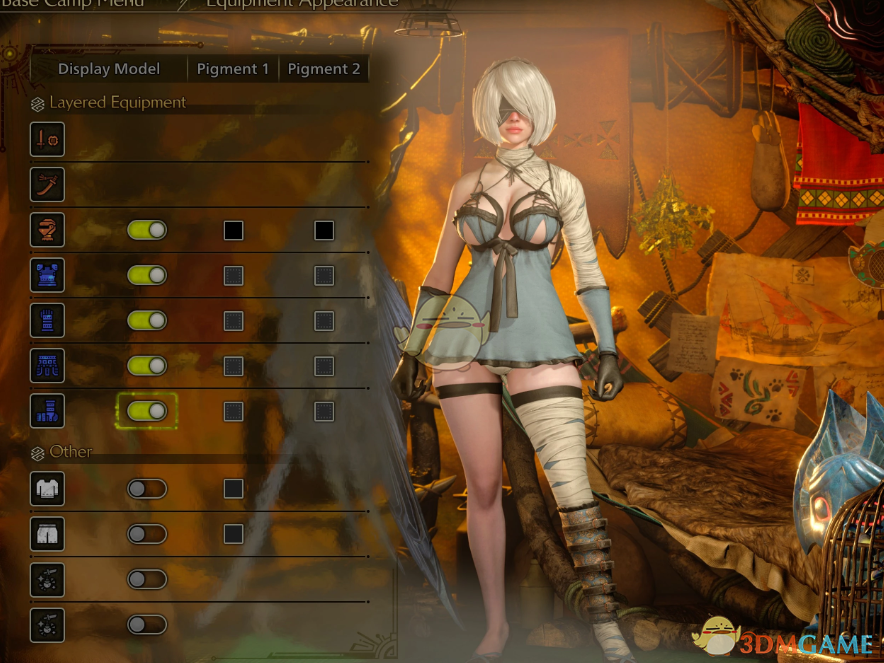
Task: Open the inner shorts Pigment 1 swatch
Action: point(233,533)
